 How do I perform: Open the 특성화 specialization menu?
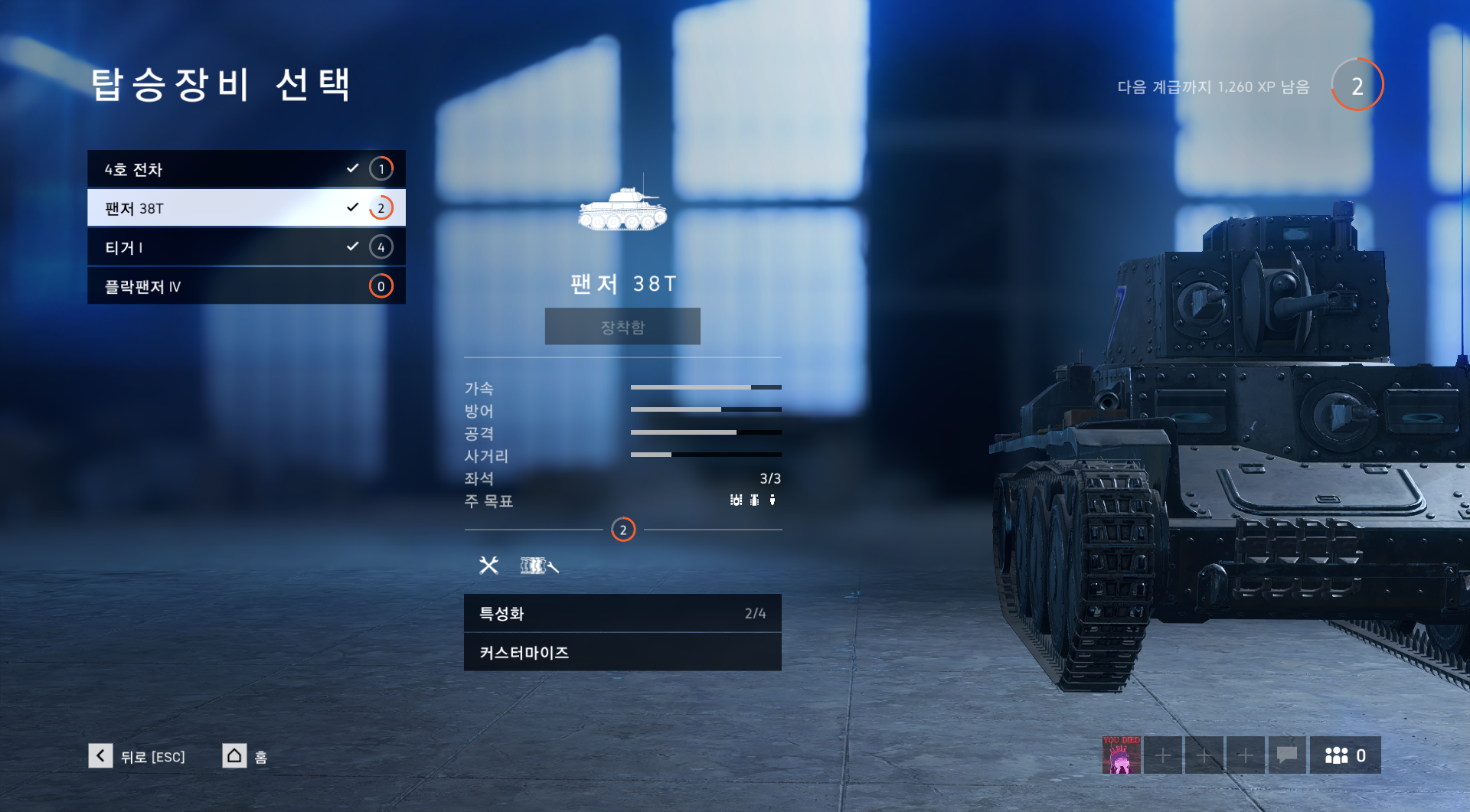[622, 613]
